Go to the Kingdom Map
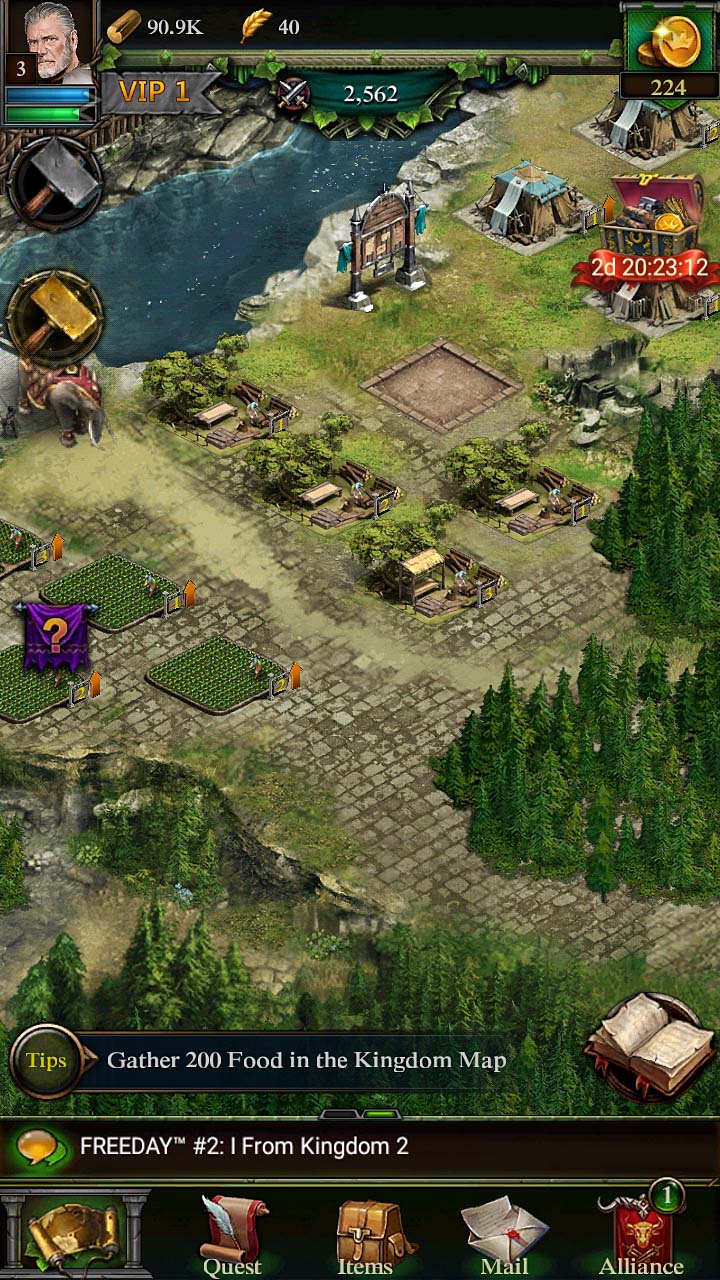This screenshot has height=1280, width=720. [x=76, y=1234]
